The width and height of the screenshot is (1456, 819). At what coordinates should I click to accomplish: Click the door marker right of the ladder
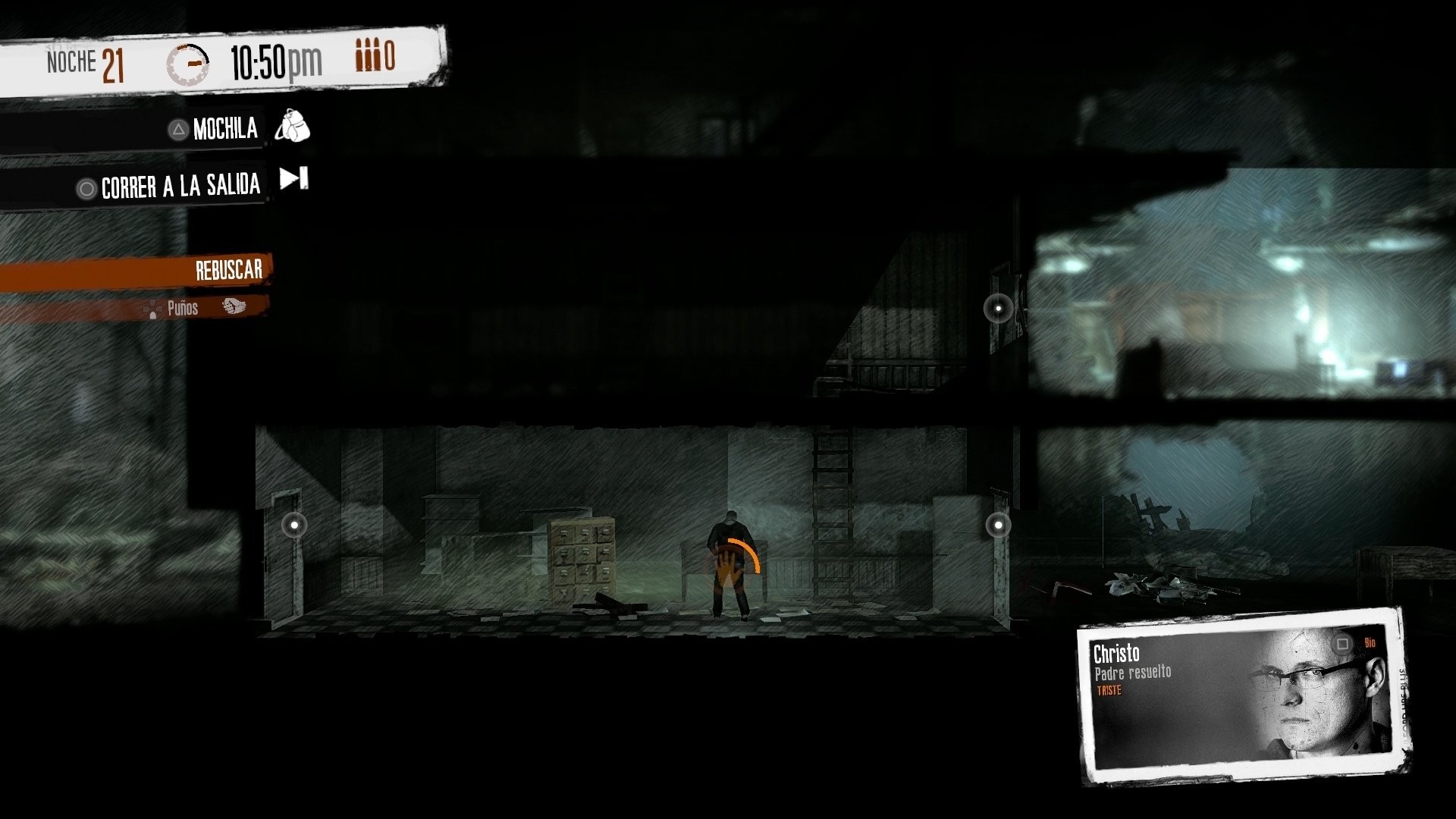click(999, 523)
